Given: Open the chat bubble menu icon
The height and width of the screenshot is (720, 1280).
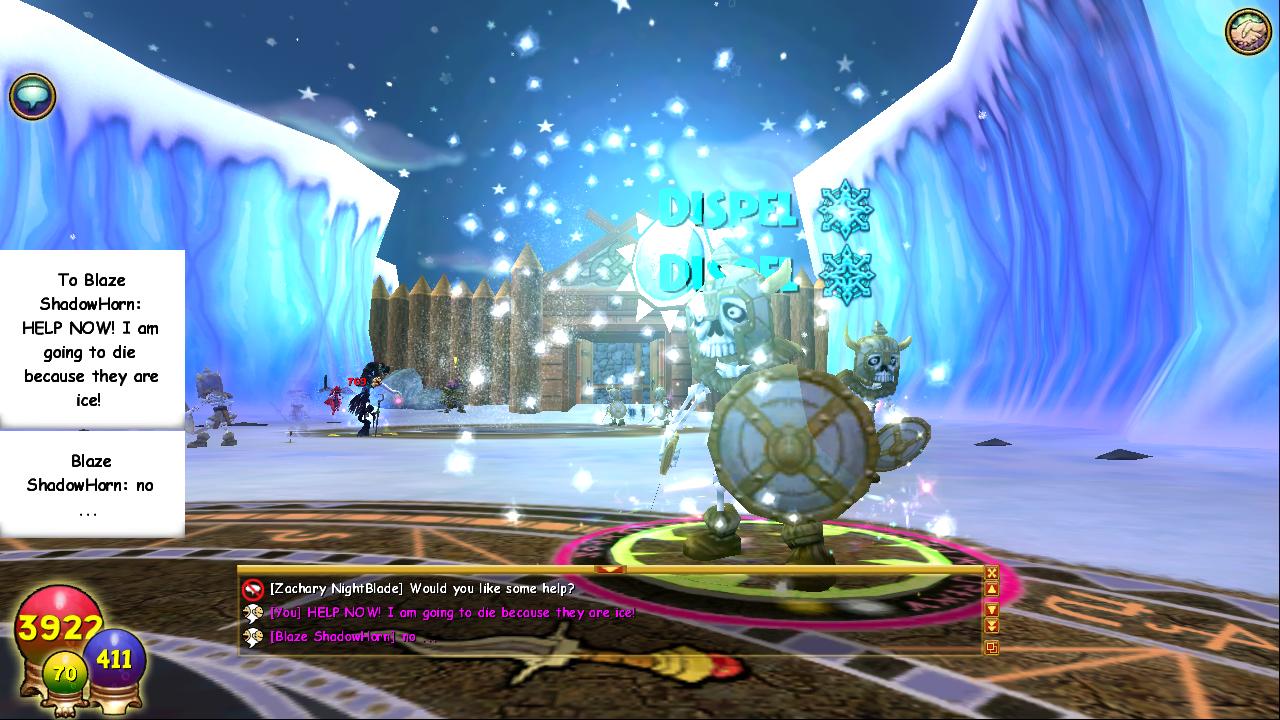Looking at the screenshot, I should (32, 97).
